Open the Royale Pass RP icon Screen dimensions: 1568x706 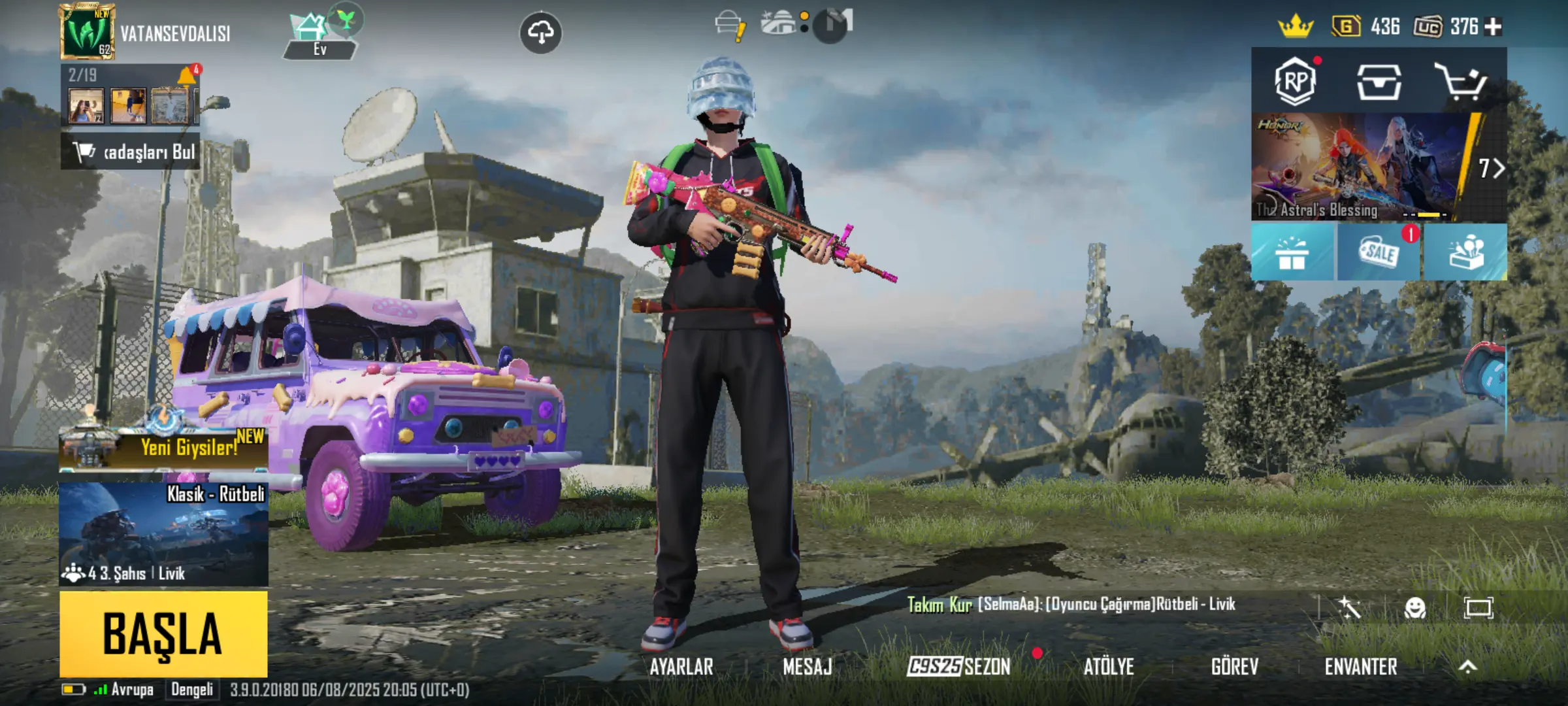pyautogui.click(x=1295, y=82)
